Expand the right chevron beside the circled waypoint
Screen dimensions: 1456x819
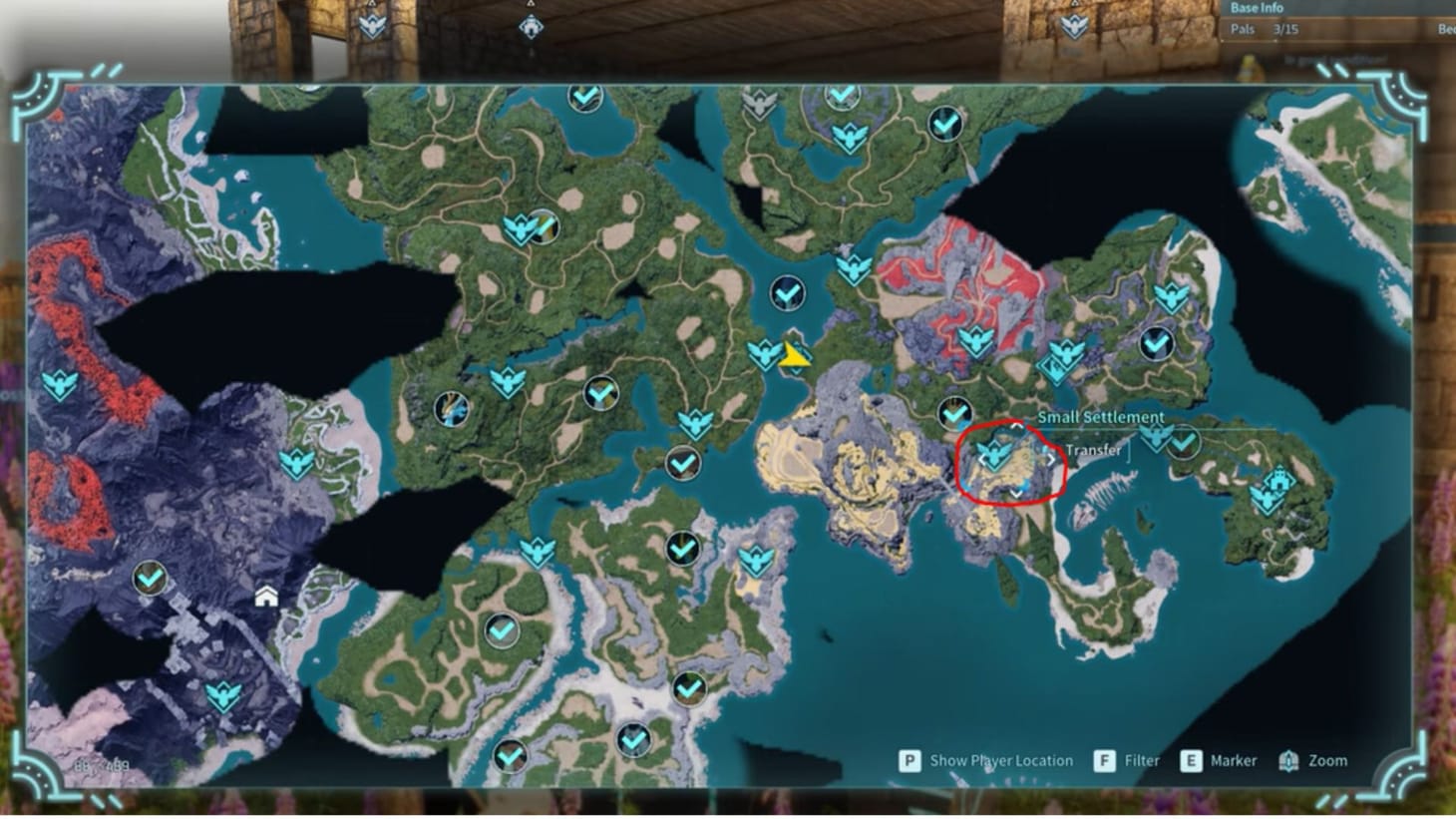[1051, 459]
